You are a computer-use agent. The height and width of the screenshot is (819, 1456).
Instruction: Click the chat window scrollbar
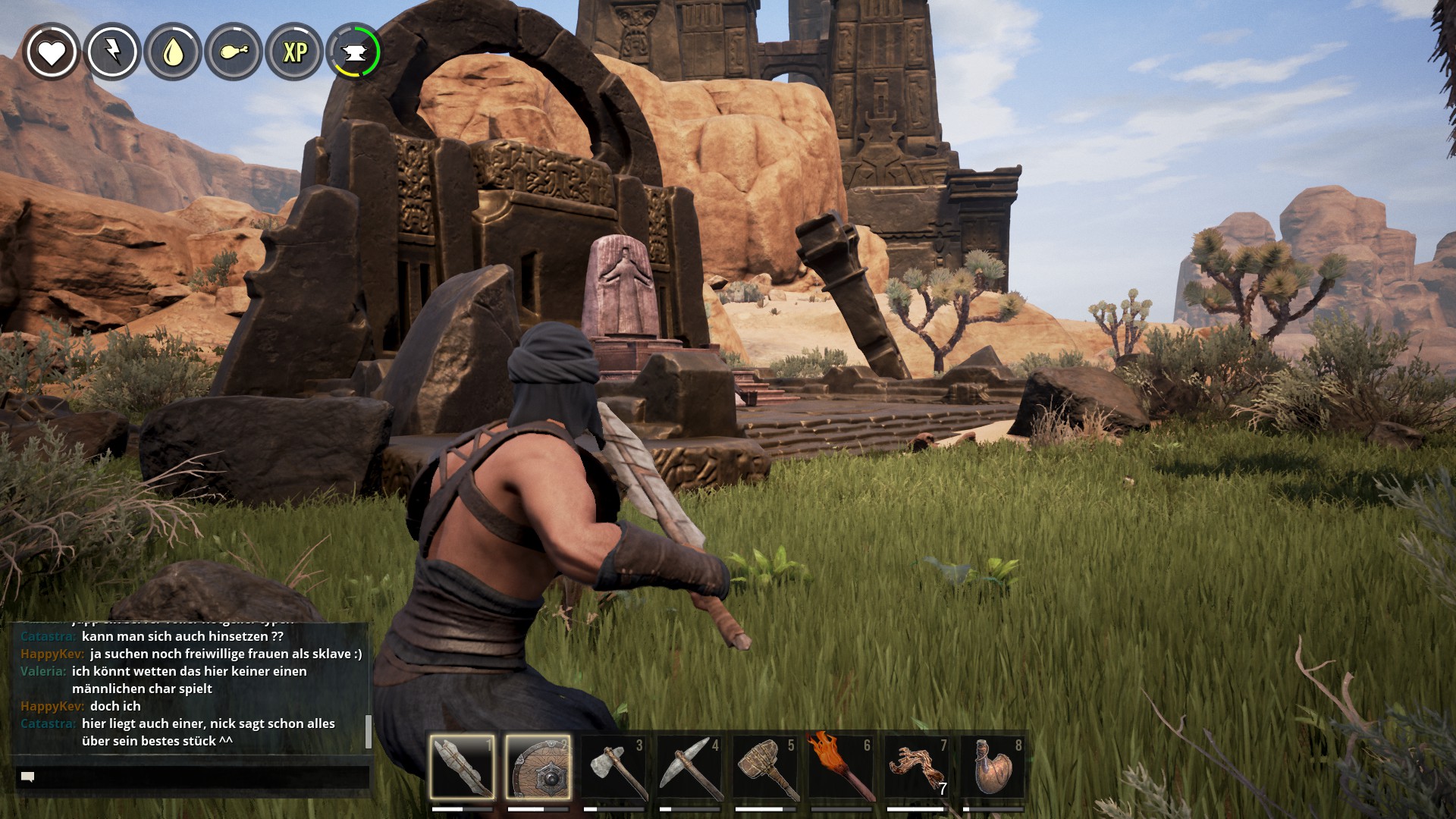click(x=369, y=730)
